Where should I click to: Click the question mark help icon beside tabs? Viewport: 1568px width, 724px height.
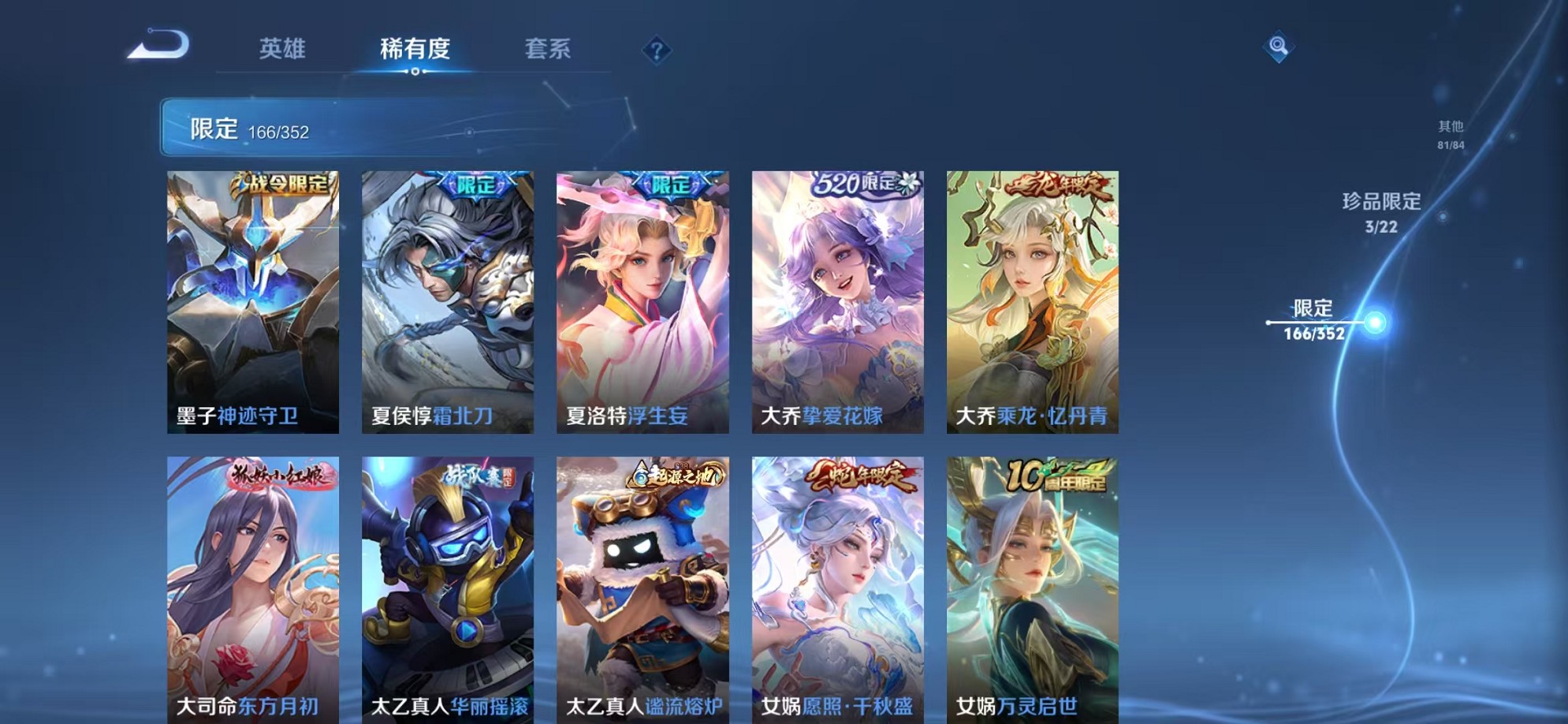(657, 50)
